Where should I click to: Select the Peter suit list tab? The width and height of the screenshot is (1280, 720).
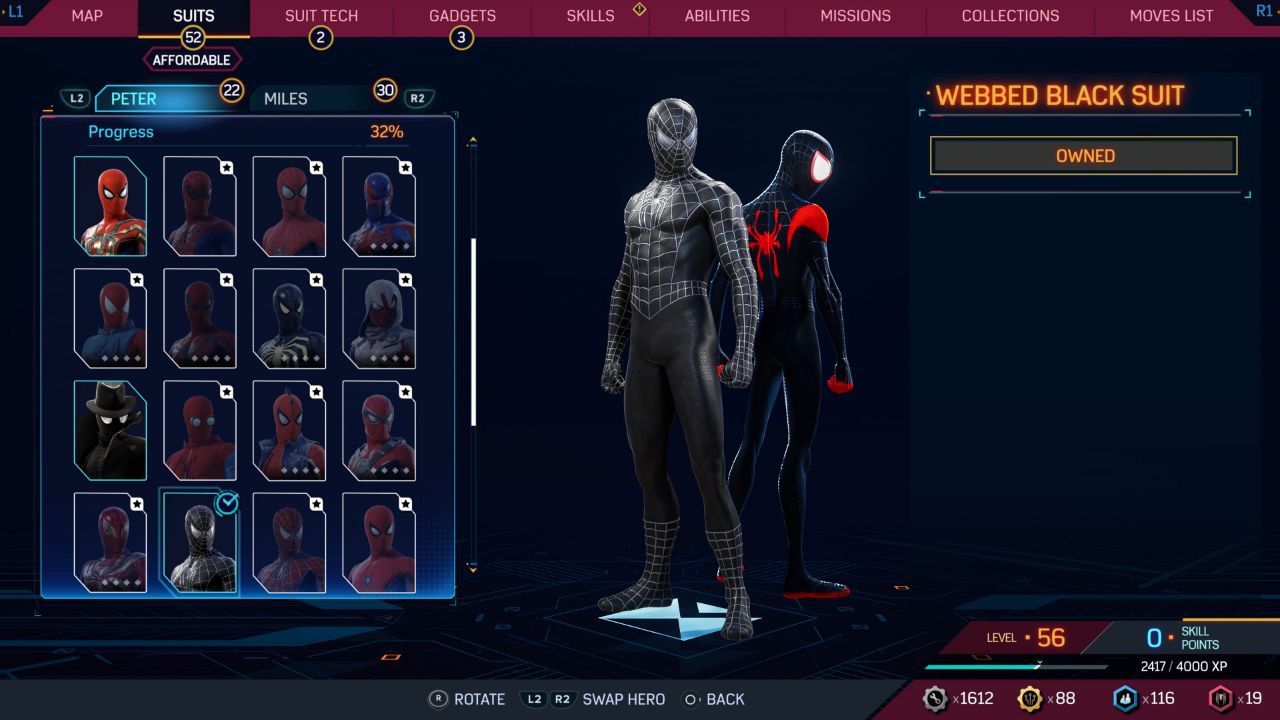pyautogui.click(x=134, y=98)
